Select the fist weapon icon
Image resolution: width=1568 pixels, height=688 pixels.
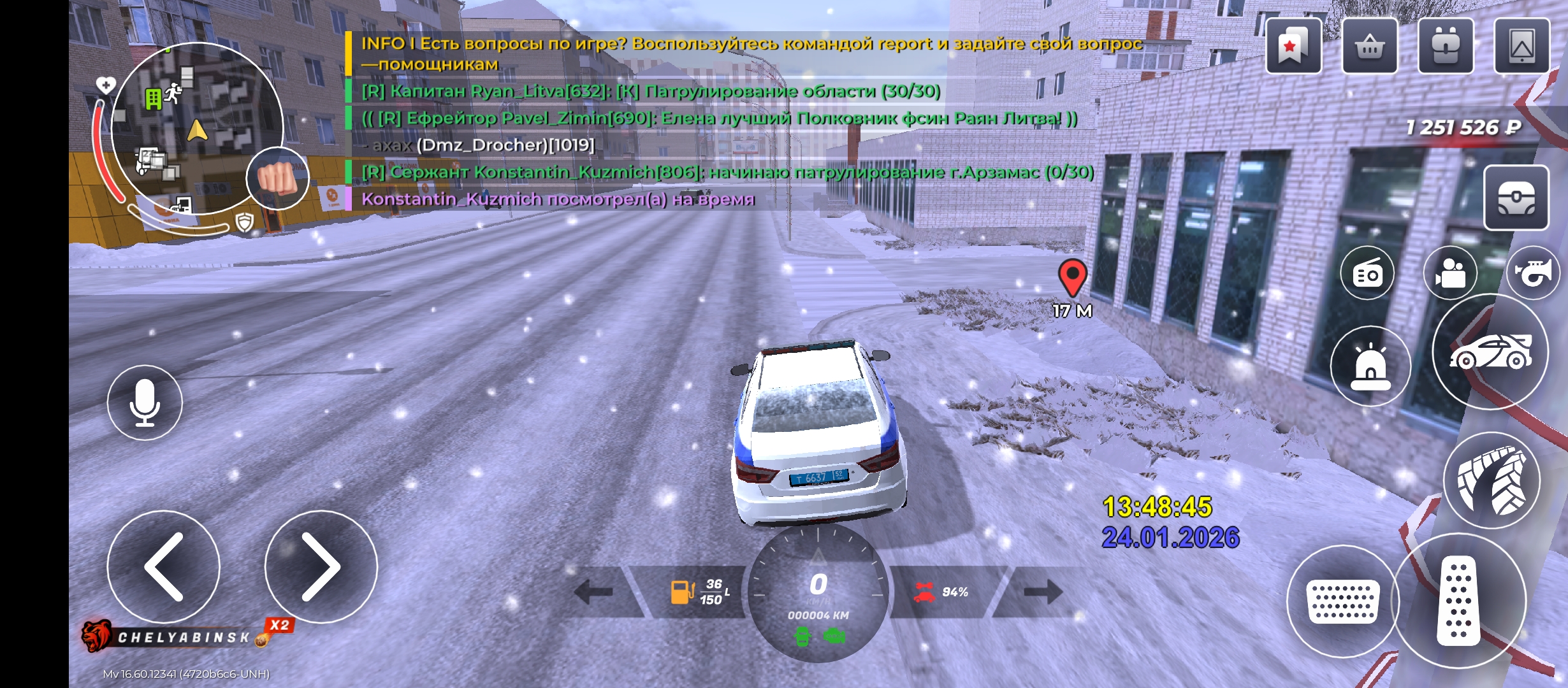277,178
